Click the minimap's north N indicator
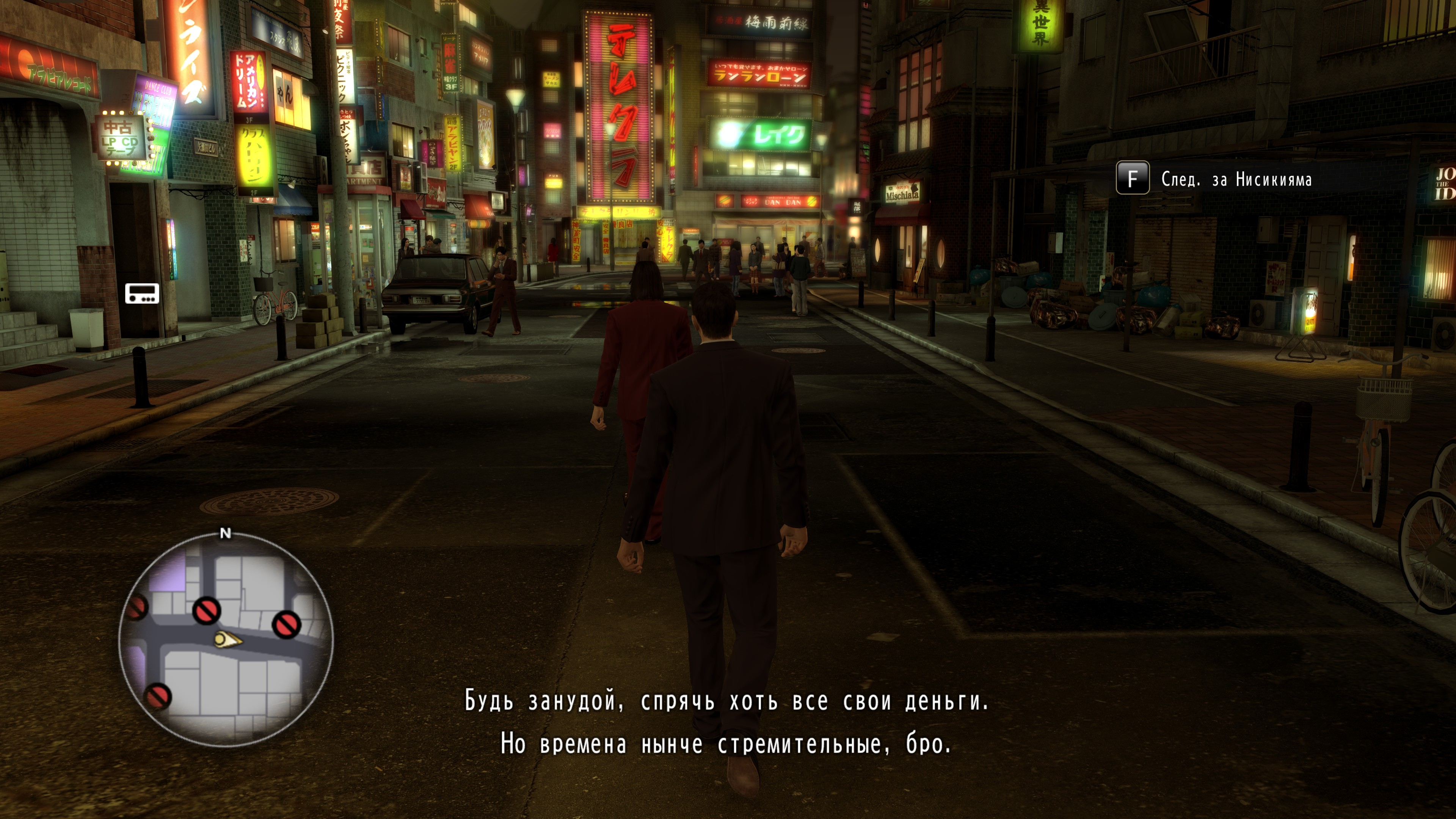Image resolution: width=1456 pixels, height=819 pixels. (226, 533)
